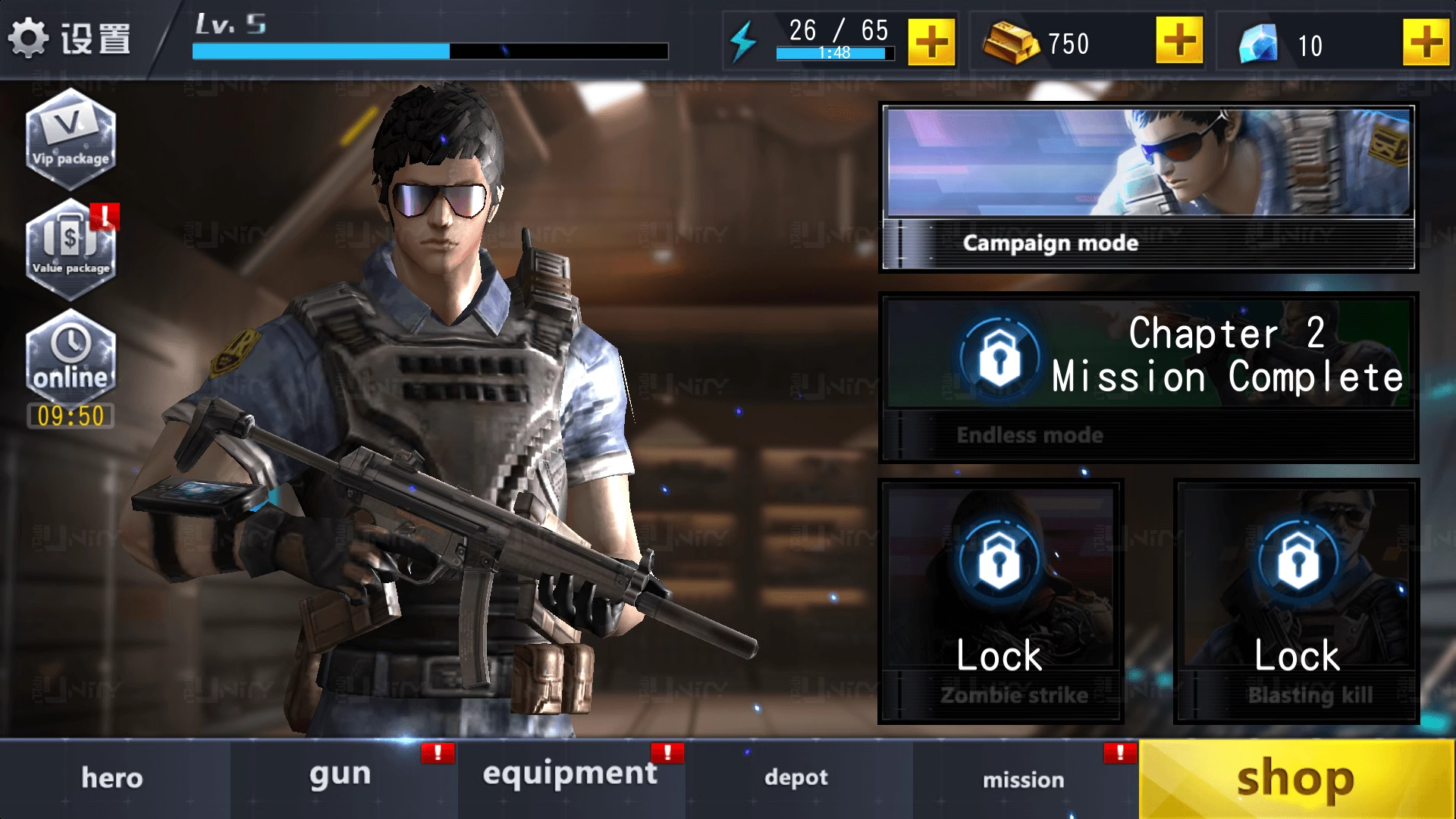Open the Value package offer
The image size is (1456, 819).
pos(71,250)
